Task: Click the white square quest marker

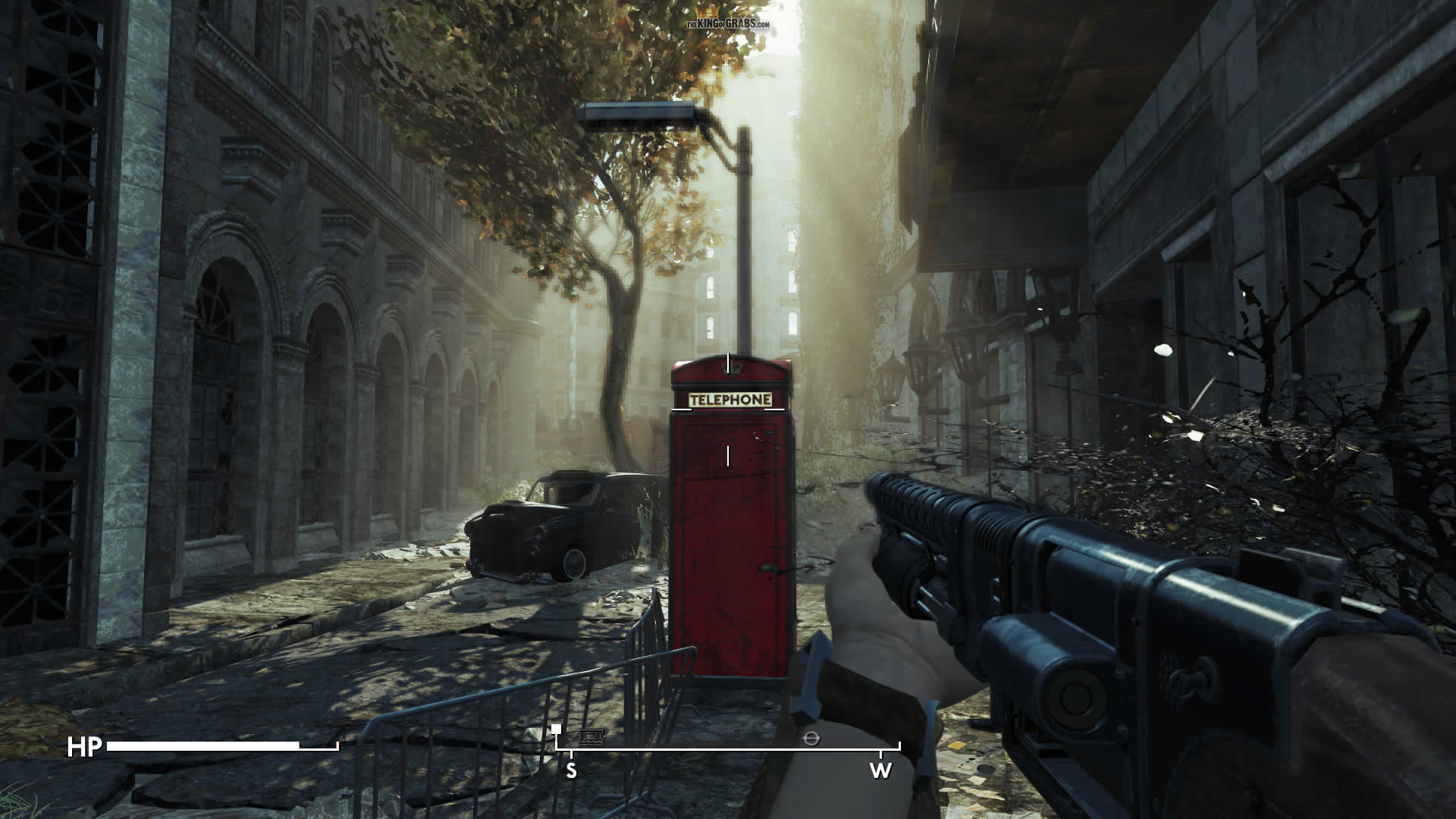Action: point(557,729)
